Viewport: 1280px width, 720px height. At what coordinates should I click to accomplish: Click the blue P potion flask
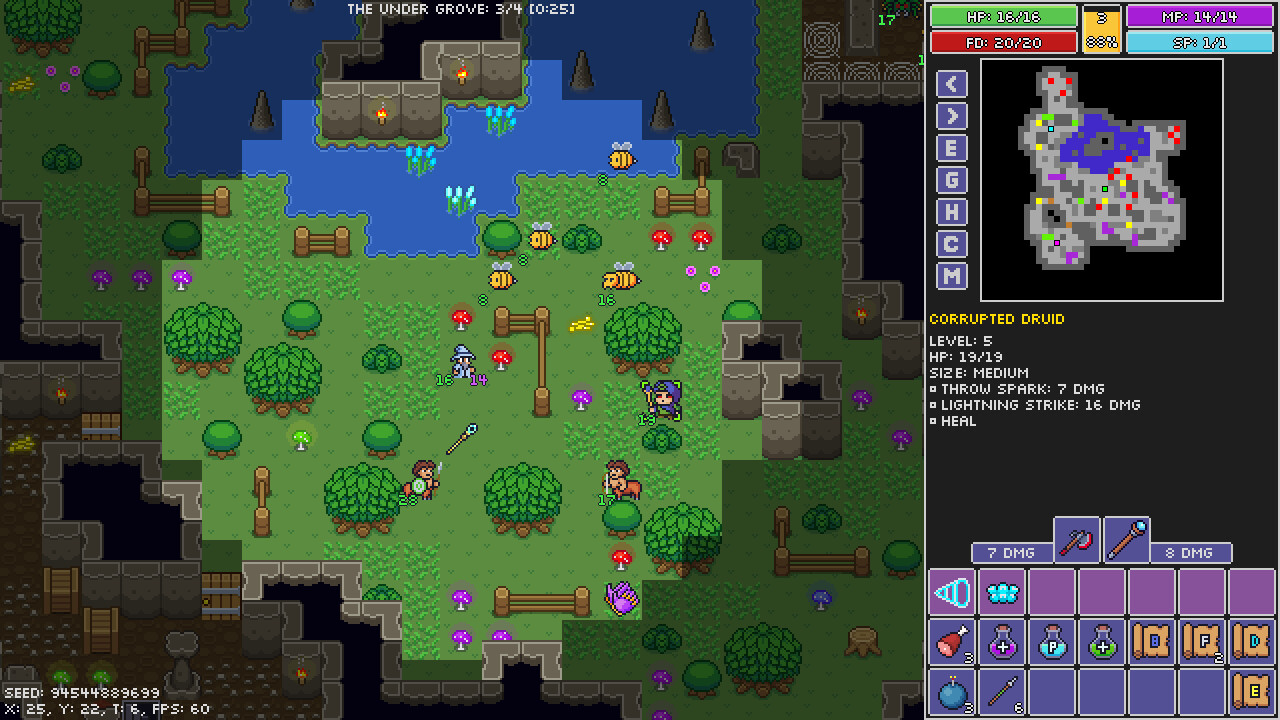pyautogui.click(x=1052, y=642)
